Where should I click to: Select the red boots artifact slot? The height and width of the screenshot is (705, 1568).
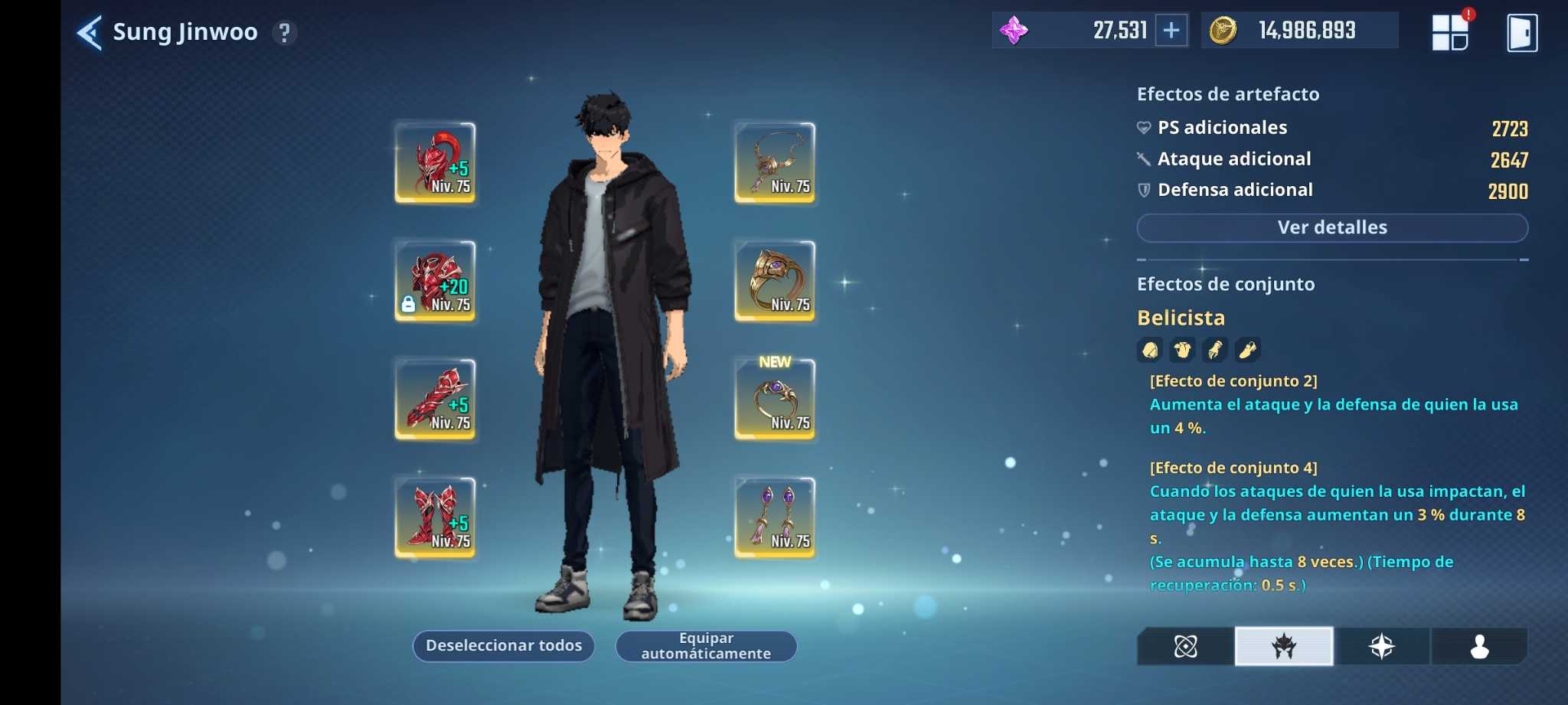pyautogui.click(x=435, y=517)
